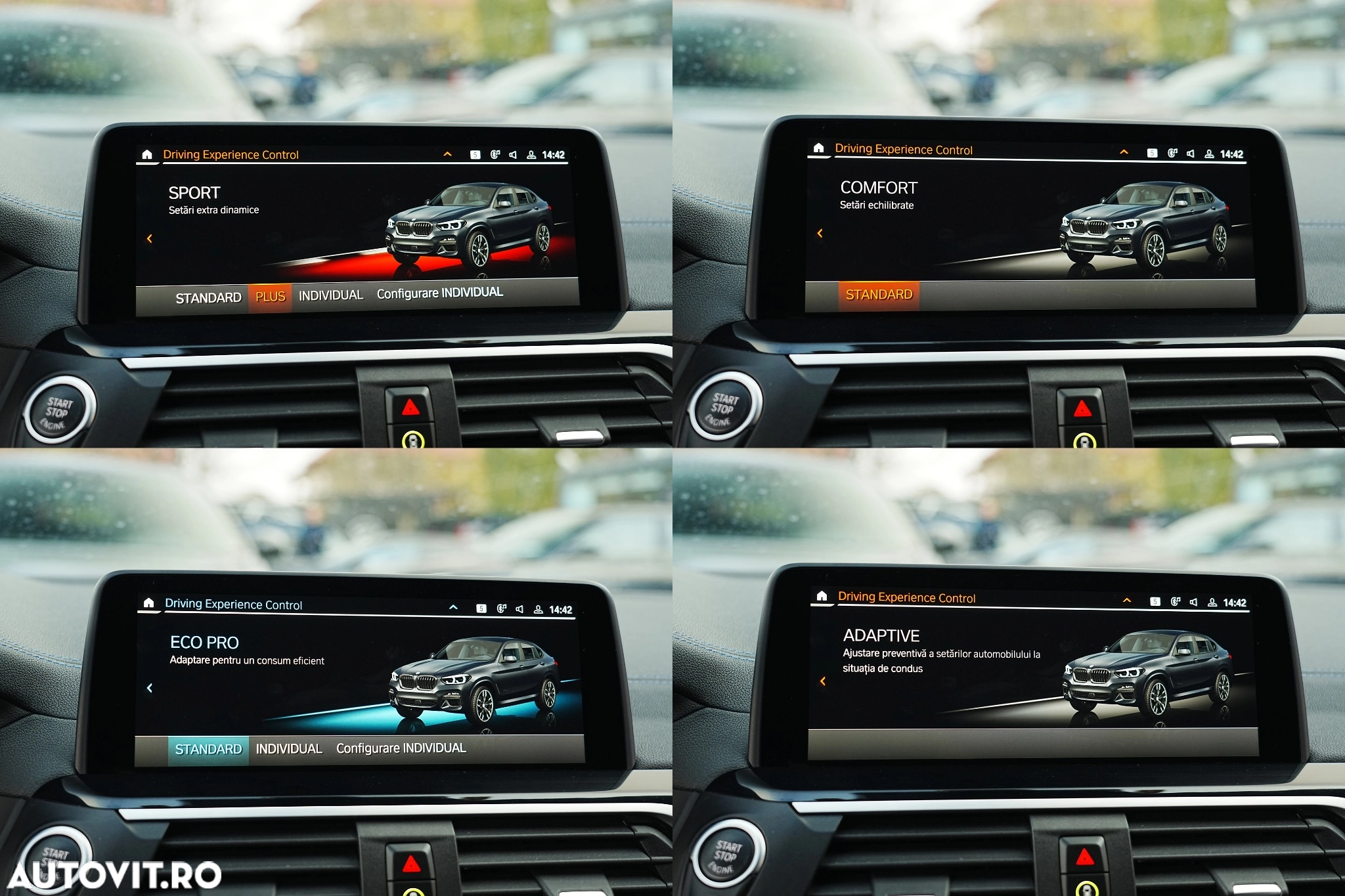The height and width of the screenshot is (896, 1345).
Task: Expand the up chevron on the COMFORT screen
Action: coord(1124,152)
